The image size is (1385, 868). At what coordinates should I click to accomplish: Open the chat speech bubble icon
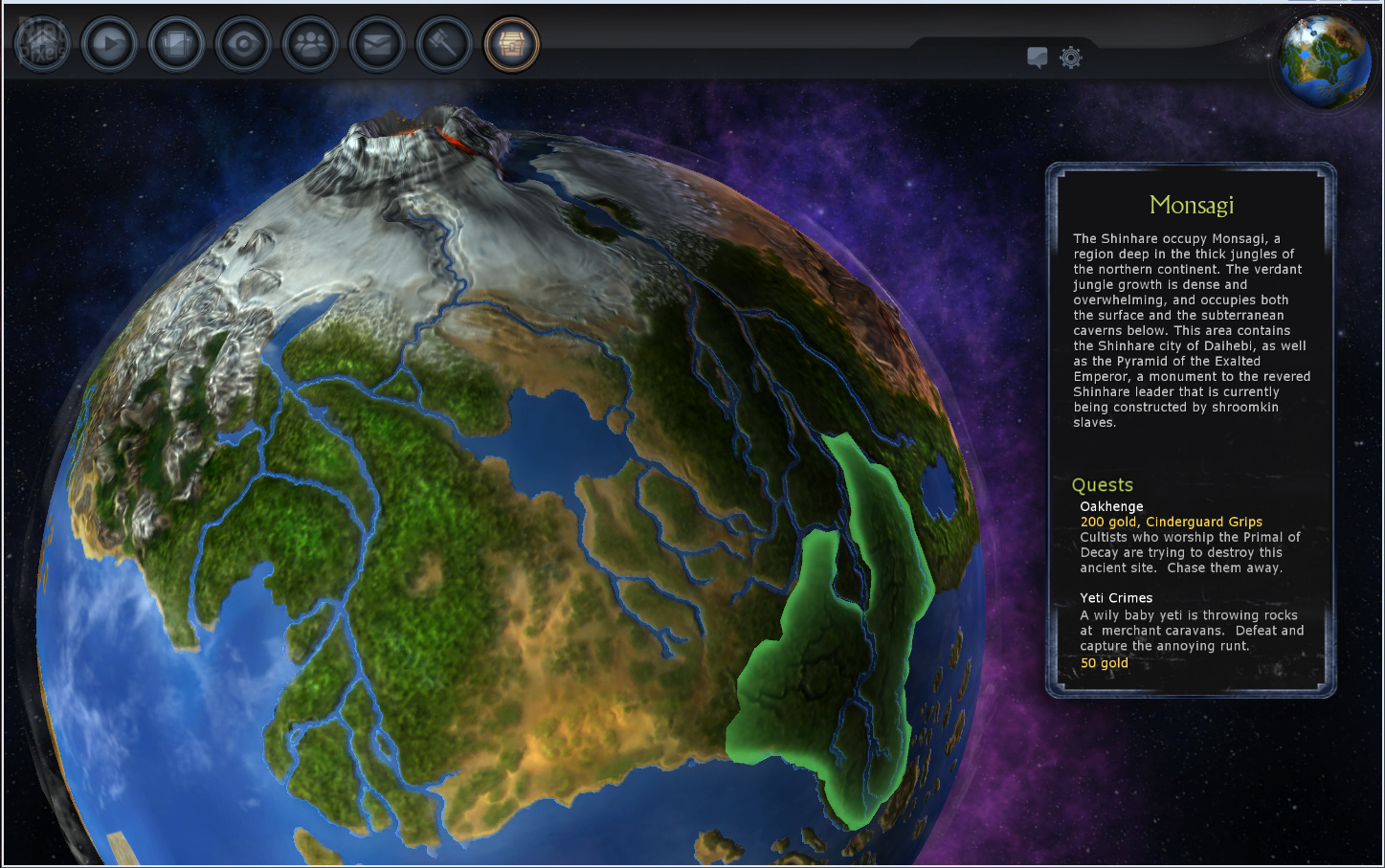pos(1037,57)
